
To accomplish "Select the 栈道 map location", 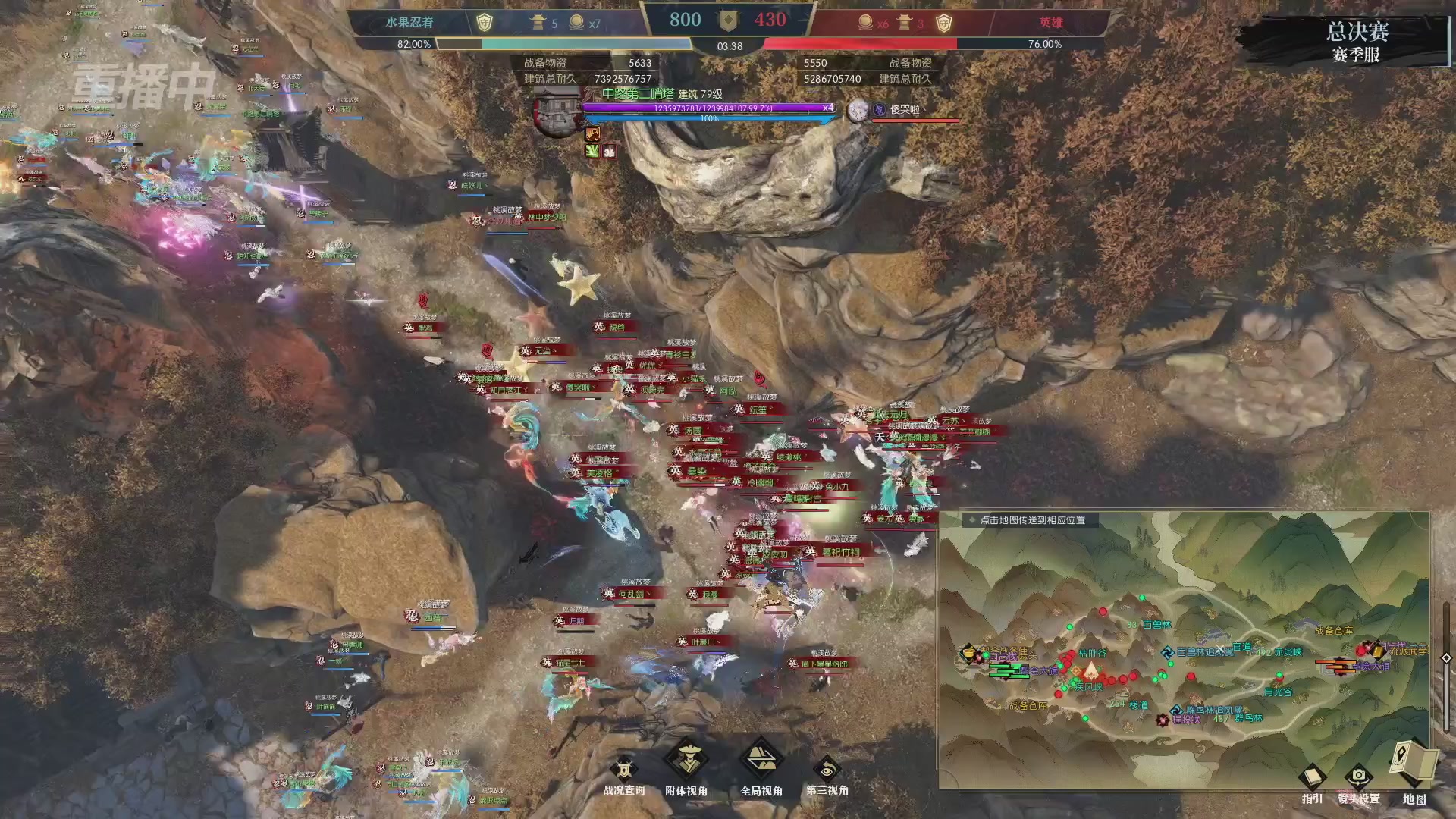I will [x=1139, y=705].
